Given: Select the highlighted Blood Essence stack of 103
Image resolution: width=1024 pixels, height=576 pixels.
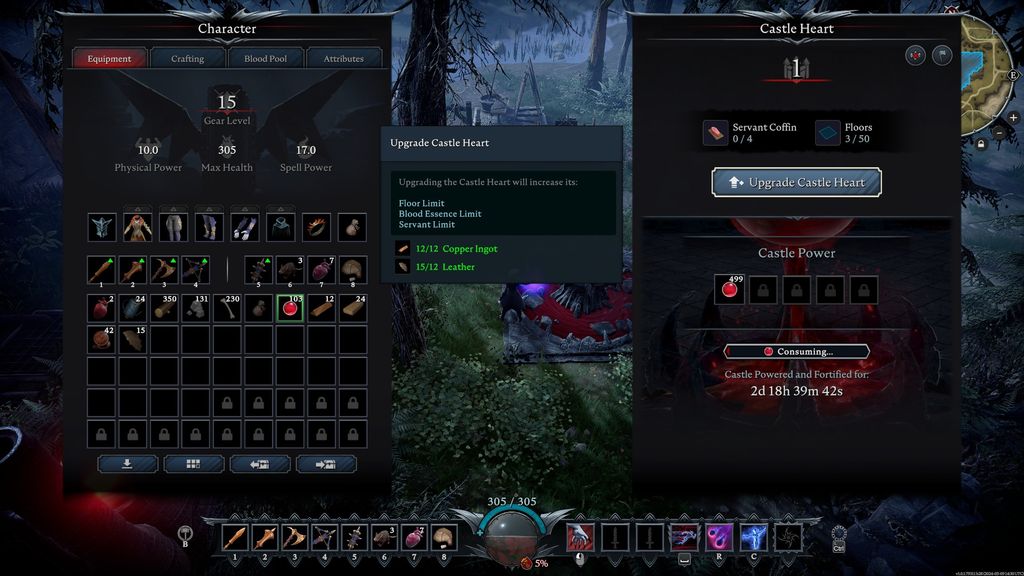Looking at the screenshot, I should pyautogui.click(x=290, y=308).
